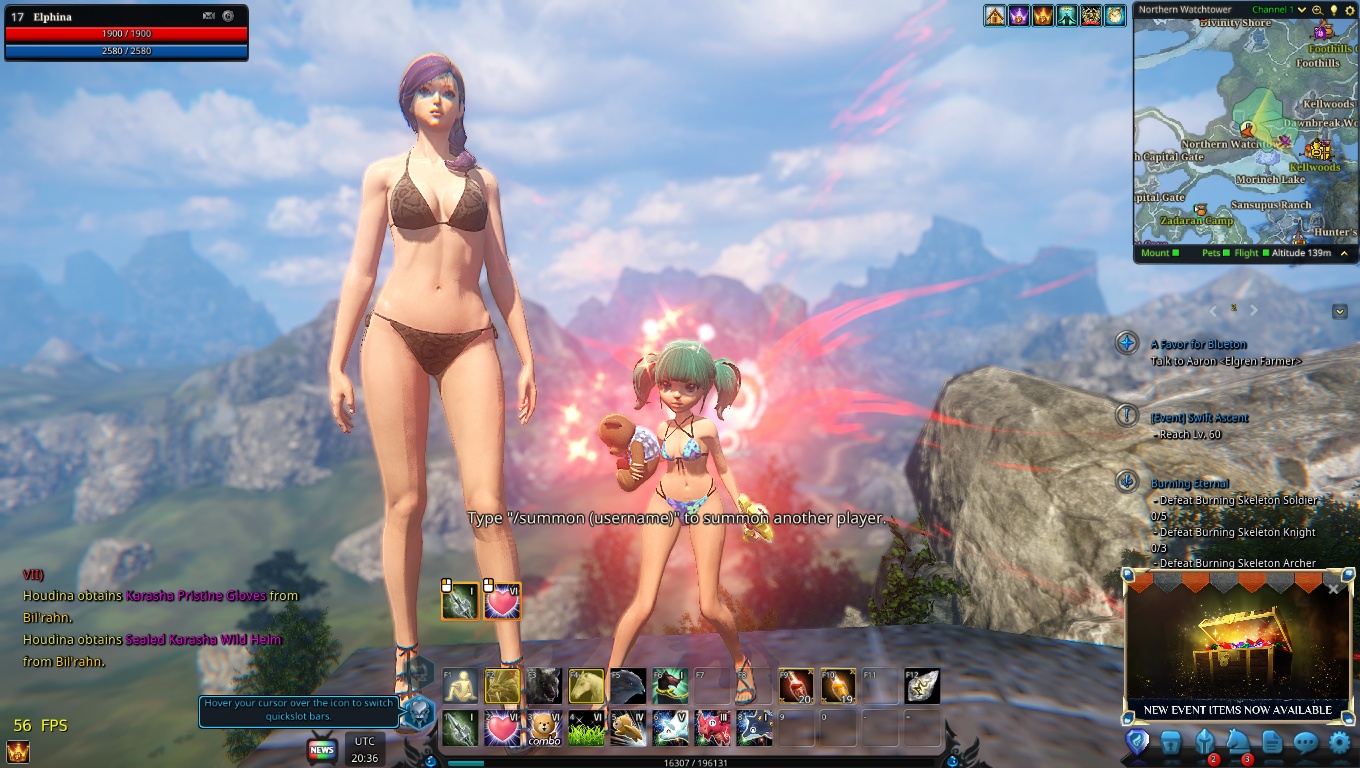Screen dimensions: 1360x768
Task: Click the NEWS television icon
Action: (322, 749)
